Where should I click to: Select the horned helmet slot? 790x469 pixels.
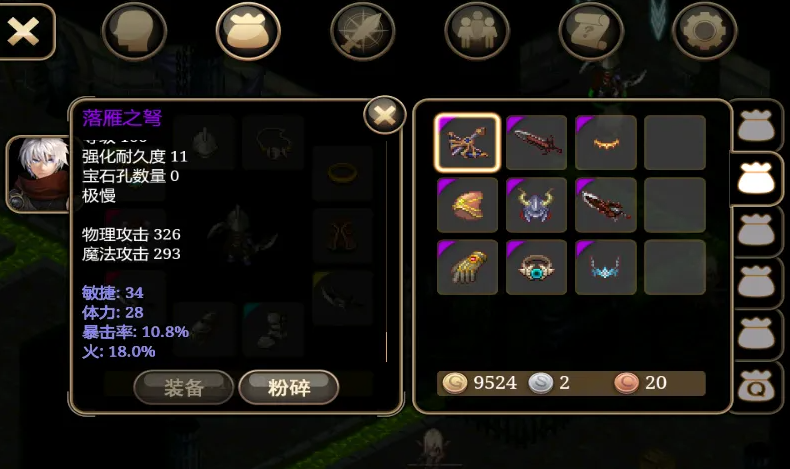point(536,205)
